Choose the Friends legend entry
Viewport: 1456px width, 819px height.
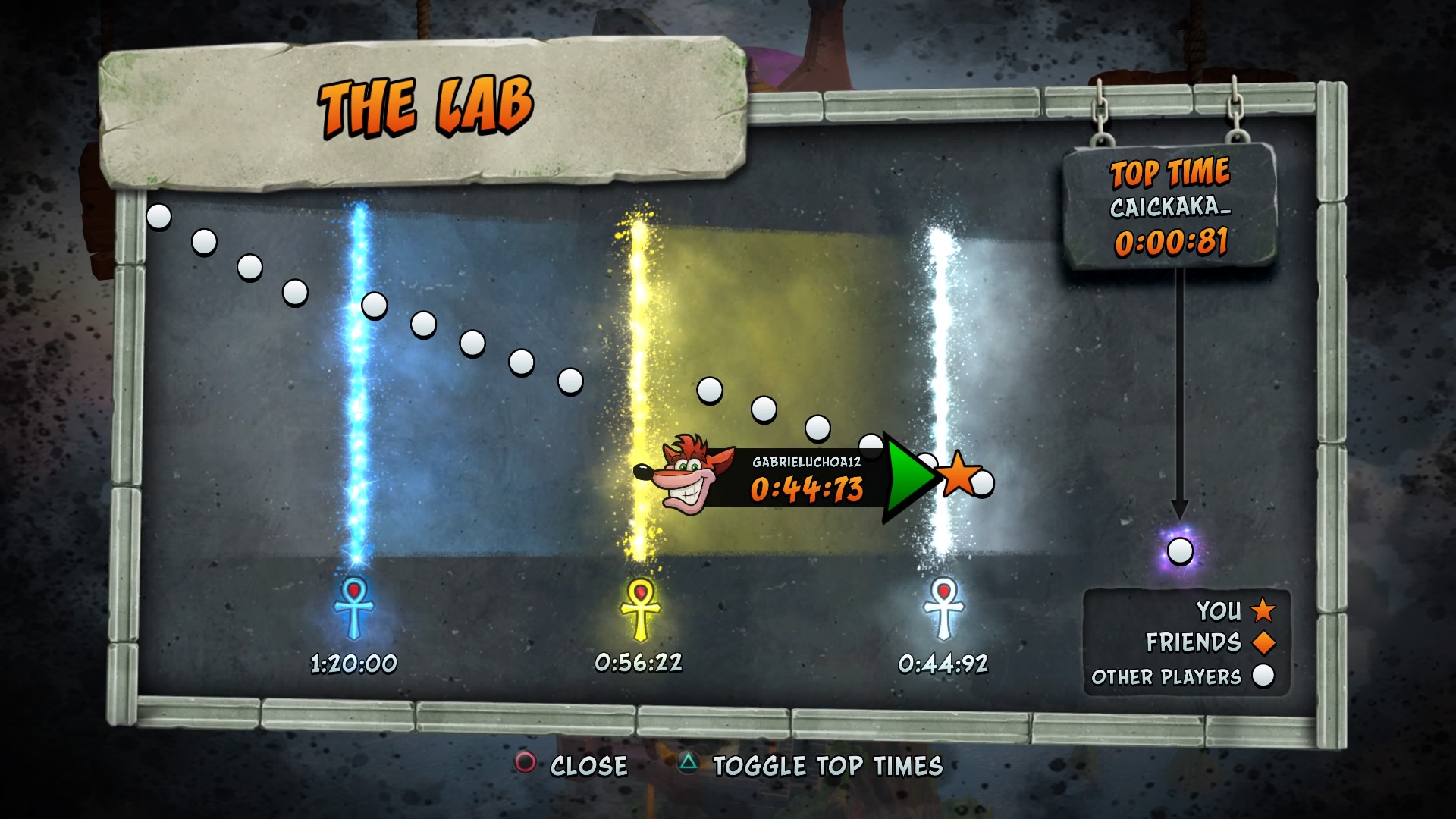(x=1210, y=642)
